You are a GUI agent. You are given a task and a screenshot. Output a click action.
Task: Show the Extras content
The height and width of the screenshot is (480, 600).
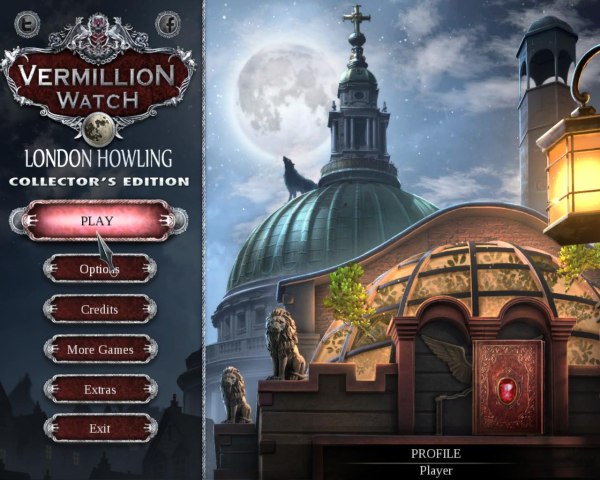(99, 389)
